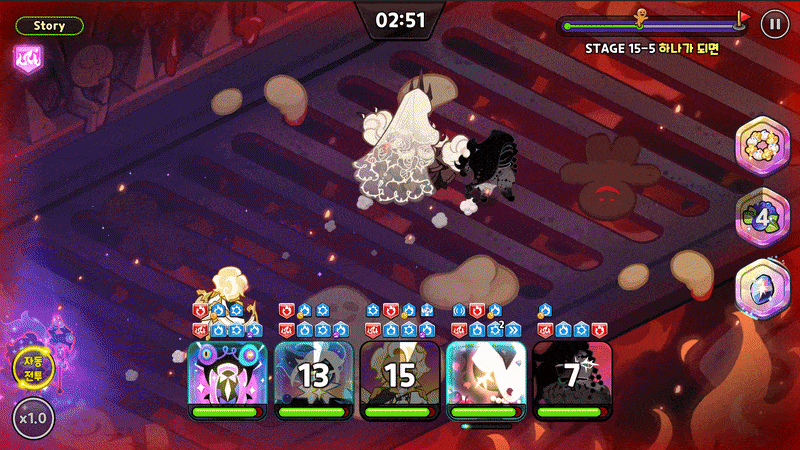
Task: Pause the battle
Action: click(773, 24)
